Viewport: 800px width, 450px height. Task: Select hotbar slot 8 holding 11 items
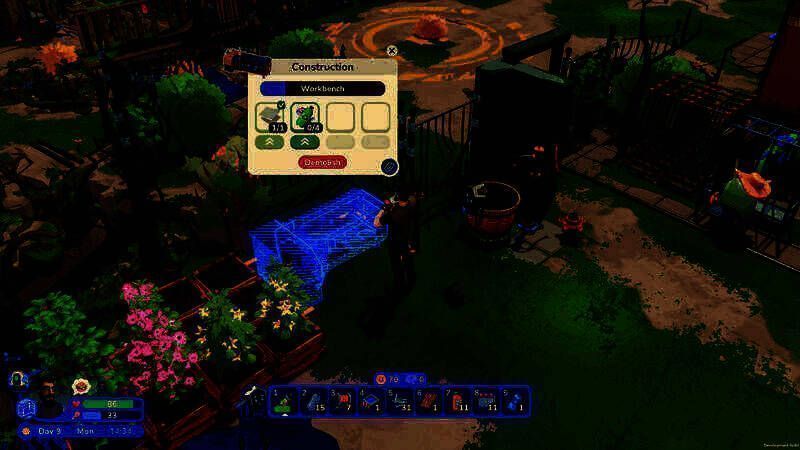[487, 401]
